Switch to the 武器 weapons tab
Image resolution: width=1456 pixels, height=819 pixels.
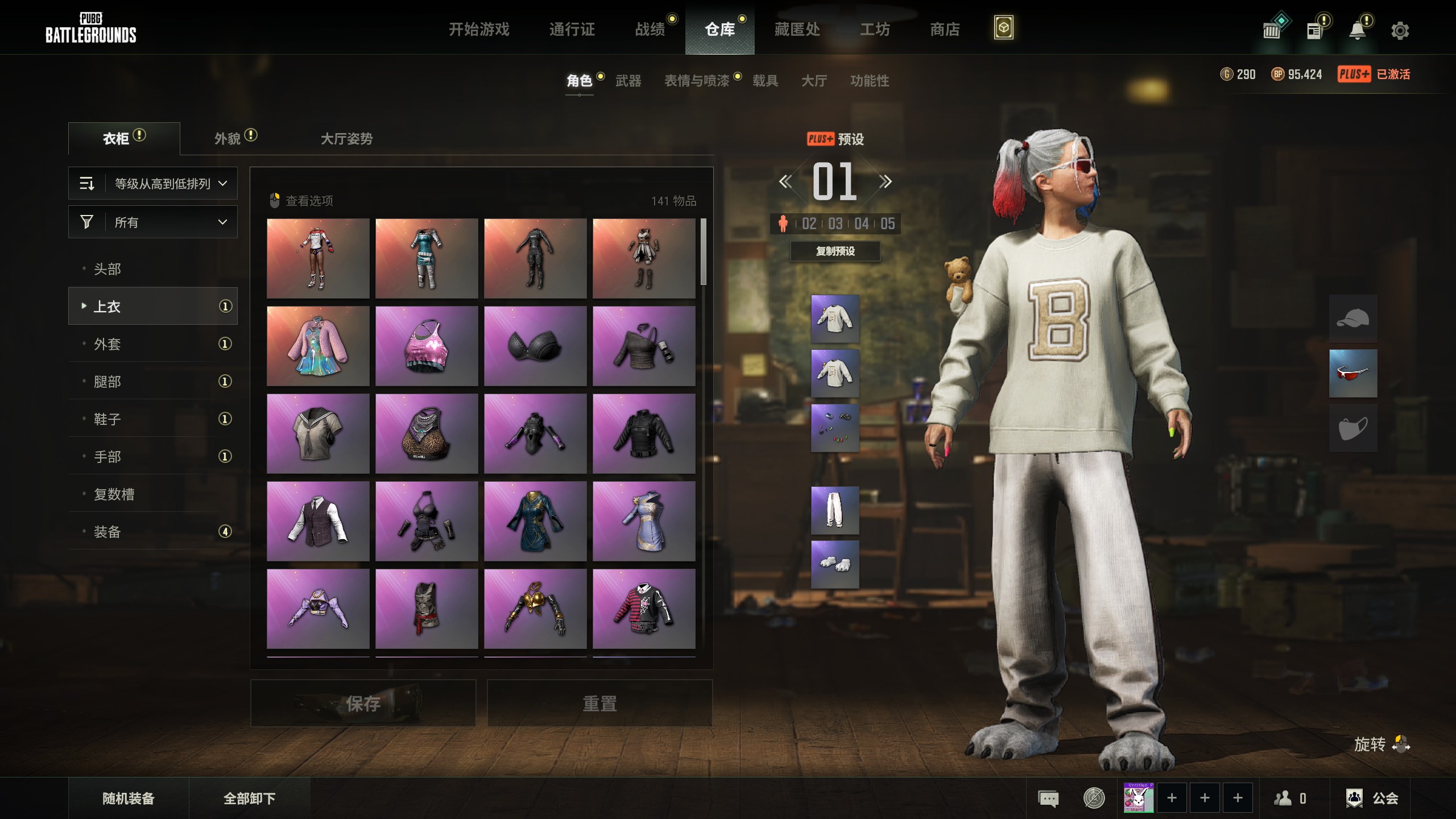point(628,81)
